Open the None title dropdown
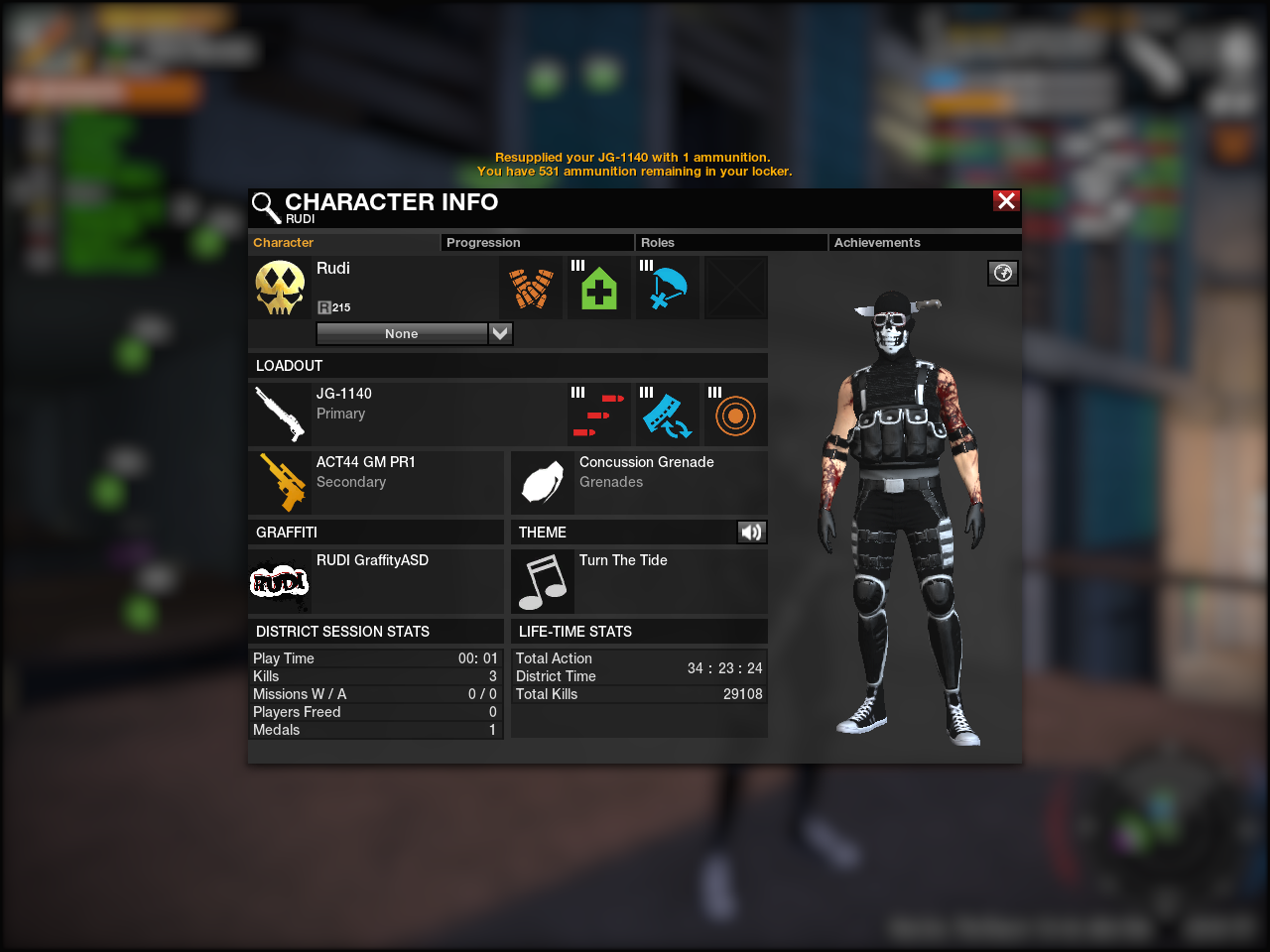 click(500, 334)
